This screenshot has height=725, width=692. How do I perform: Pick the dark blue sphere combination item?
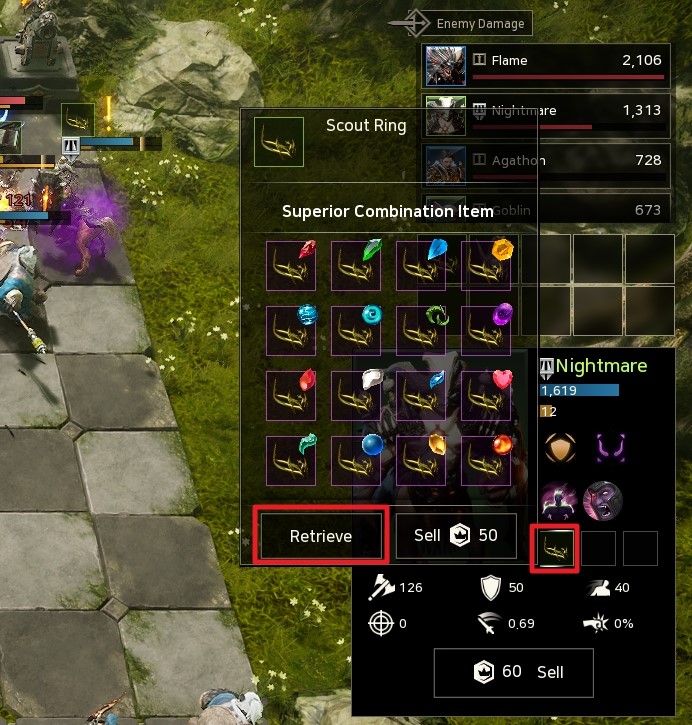pos(356,459)
